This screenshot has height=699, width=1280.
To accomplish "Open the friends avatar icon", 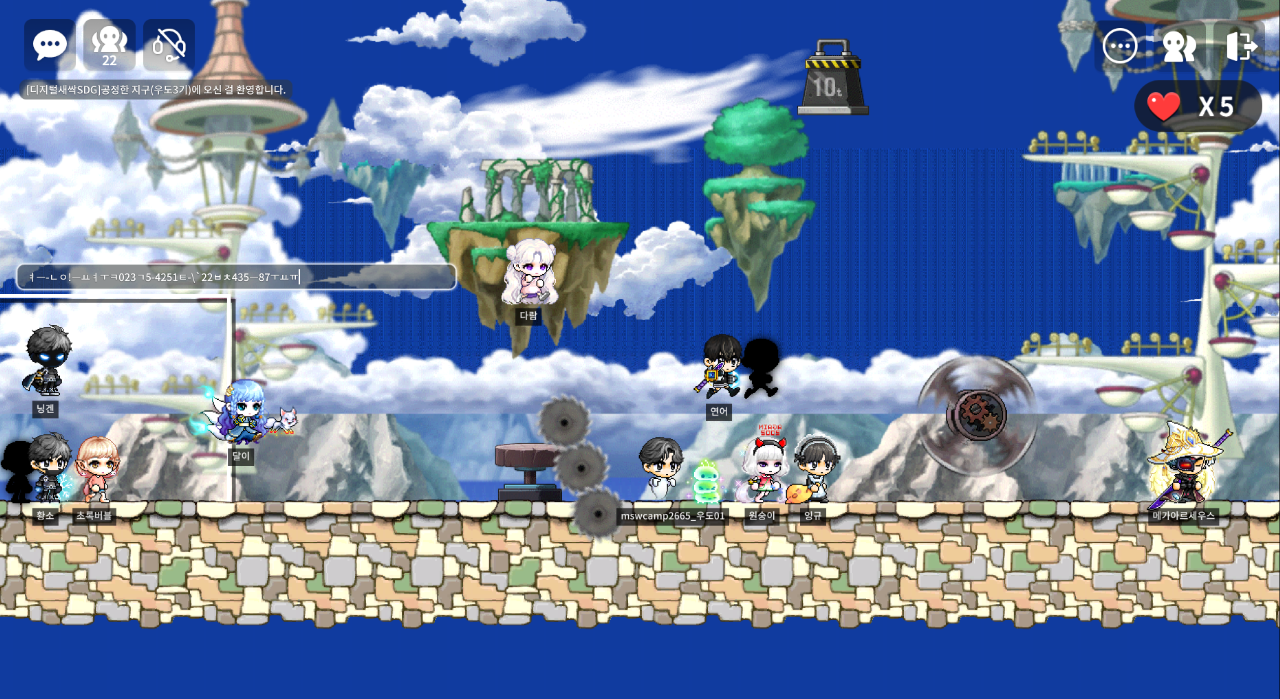I will tap(1179, 46).
